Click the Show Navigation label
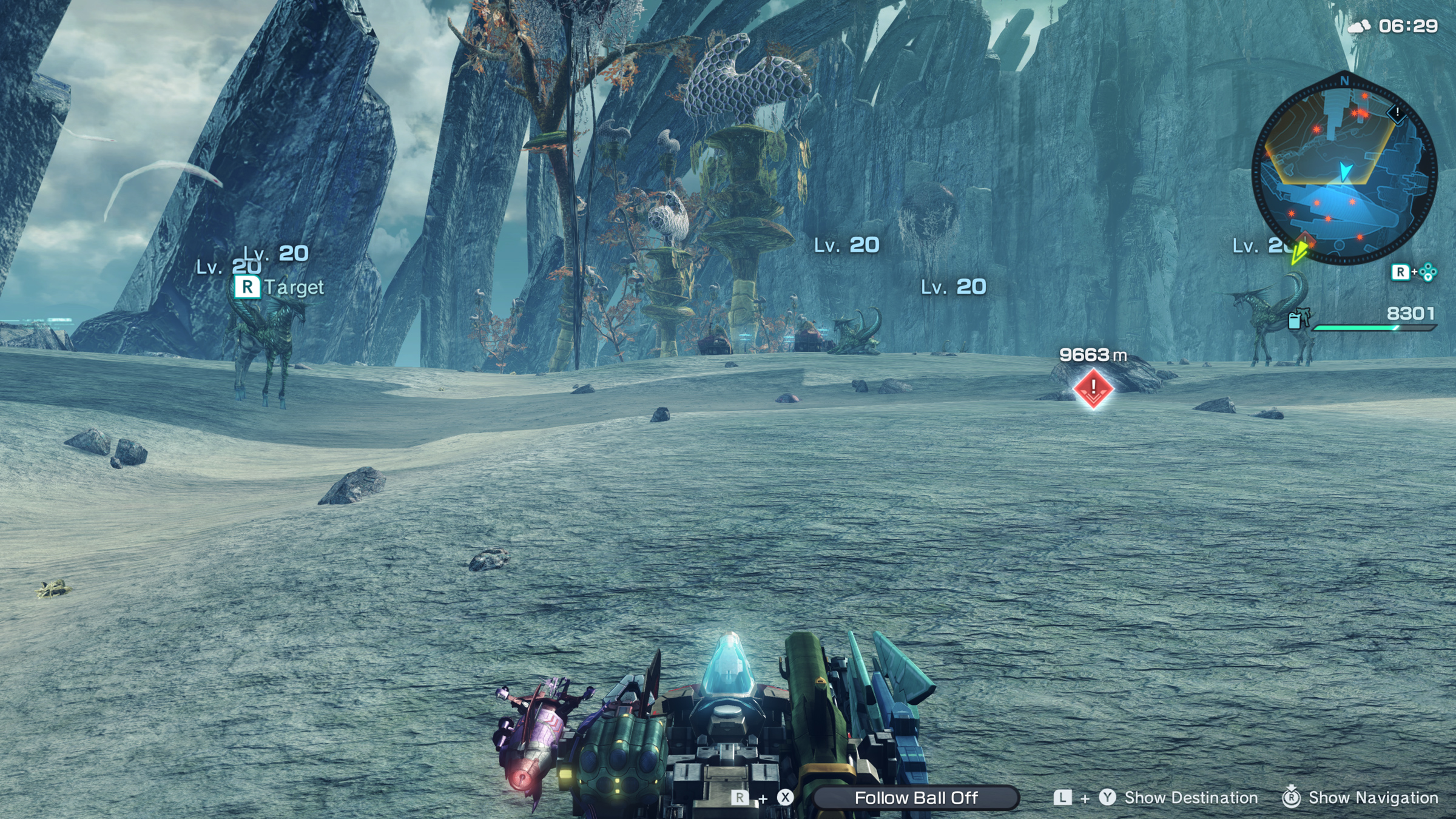1456x819 pixels. [x=1373, y=798]
